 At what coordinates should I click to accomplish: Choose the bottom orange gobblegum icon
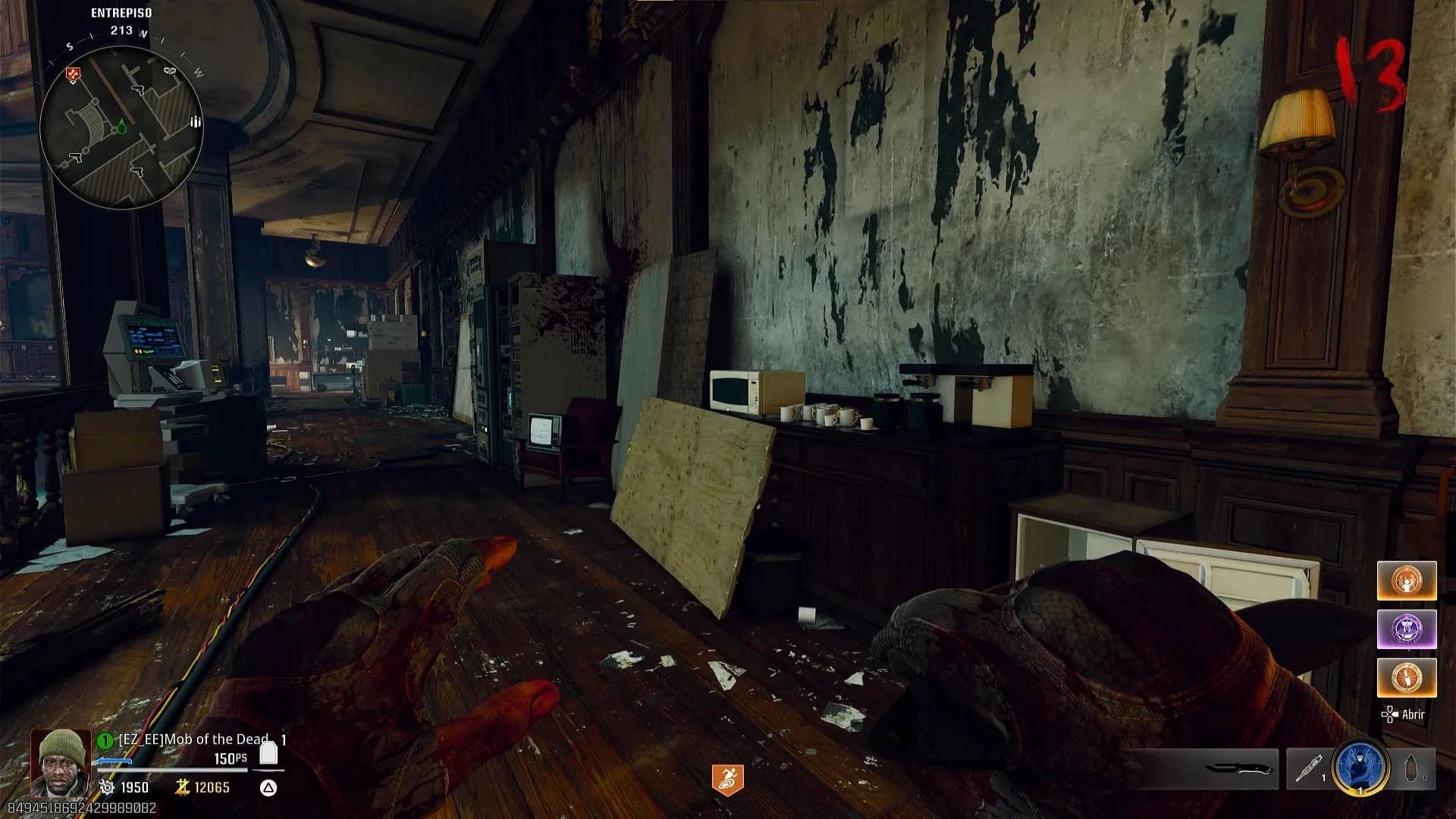point(1407,677)
